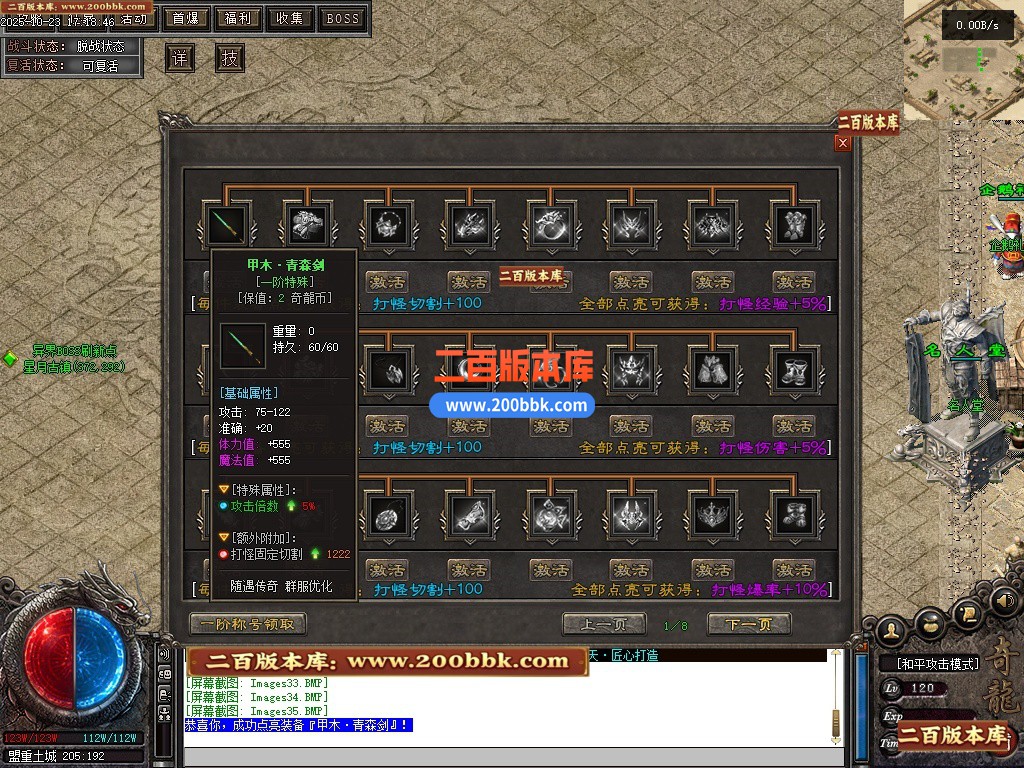Close the equipment collection panel
Screen dimensions: 1024x768
click(x=843, y=143)
